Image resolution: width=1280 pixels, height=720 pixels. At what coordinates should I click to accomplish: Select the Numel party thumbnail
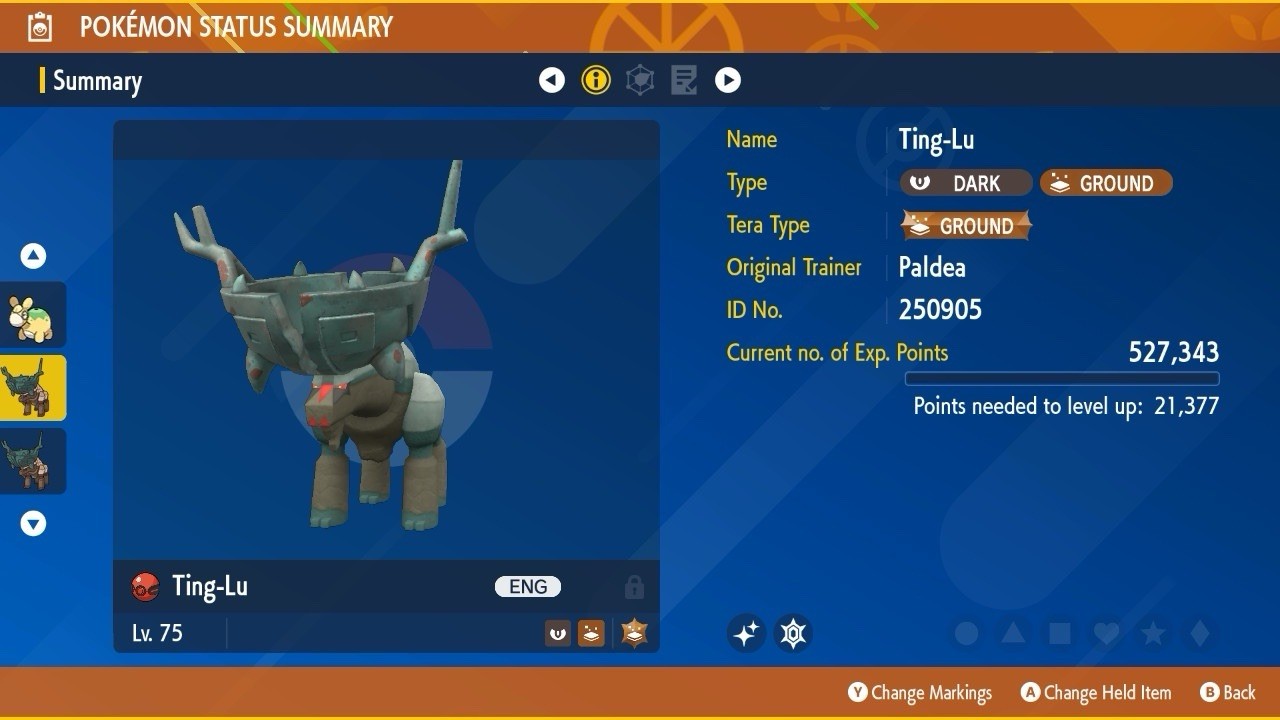pyautogui.click(x=33, y=315)
